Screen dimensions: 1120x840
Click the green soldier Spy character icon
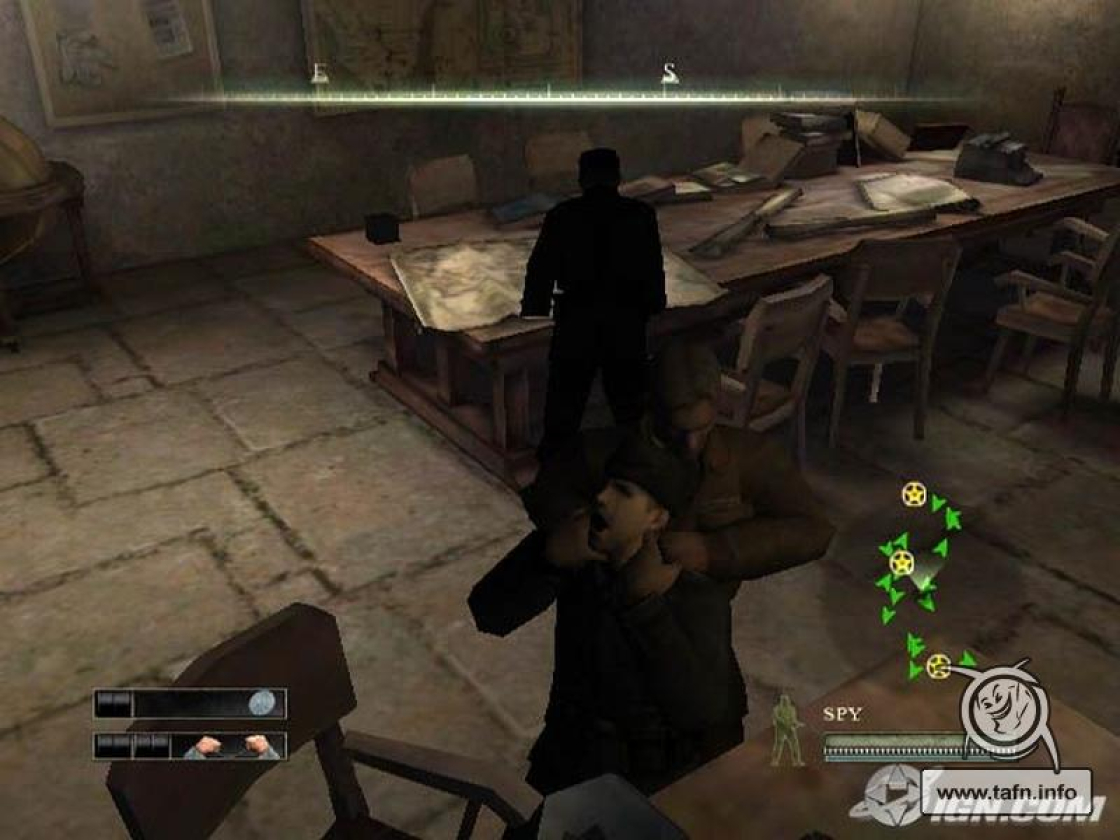pos(788,730)
